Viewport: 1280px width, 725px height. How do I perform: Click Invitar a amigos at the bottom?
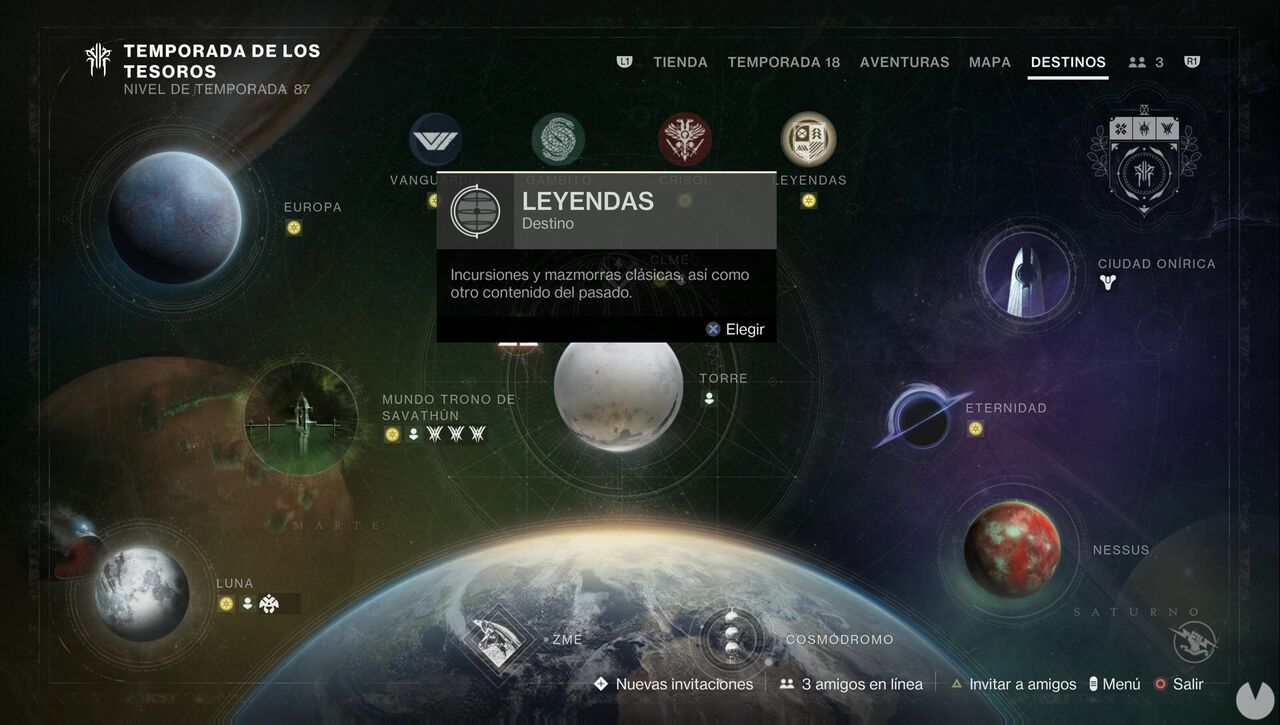[x=1022, y=684]
